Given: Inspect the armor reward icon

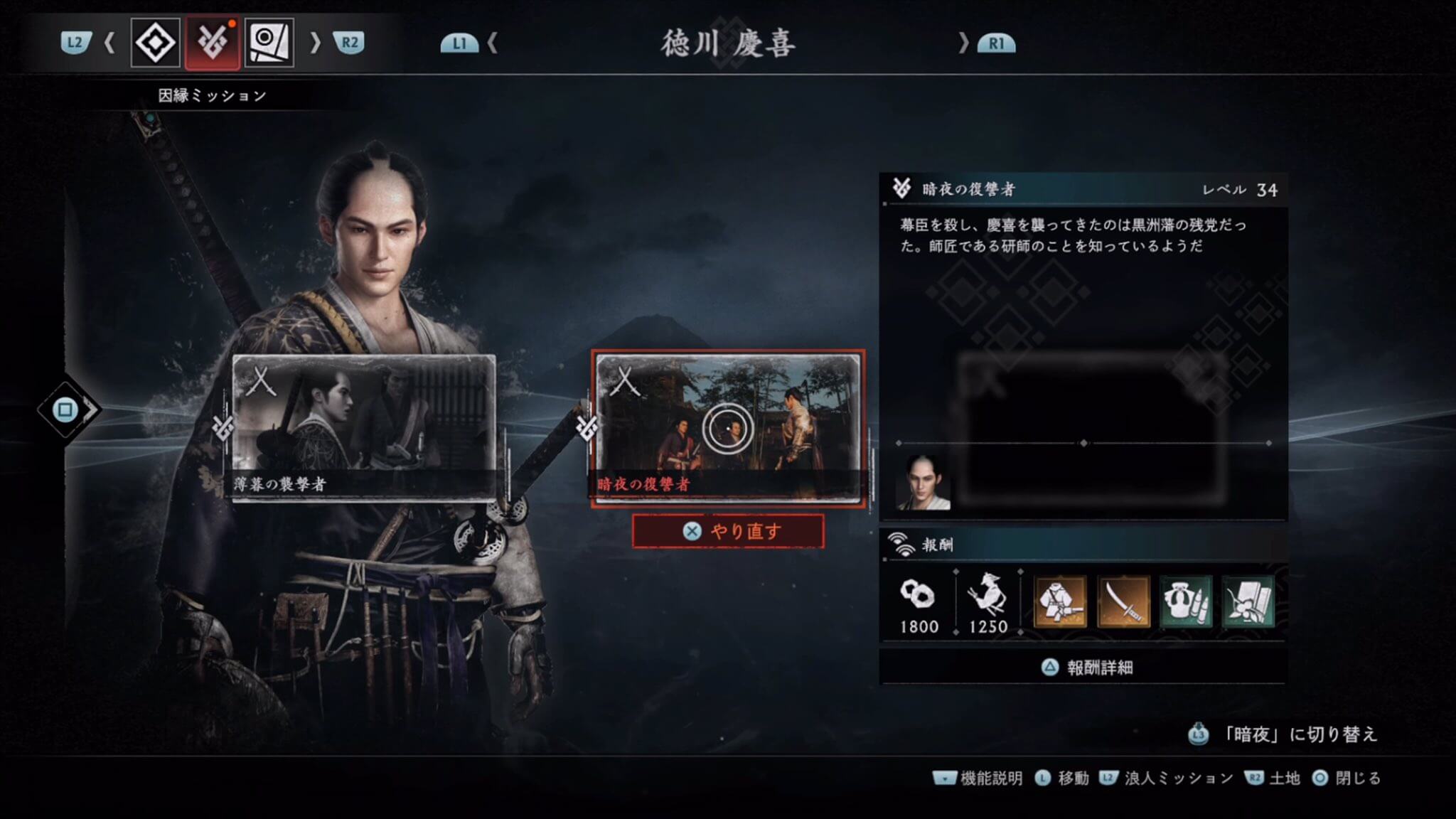Looking at the screenshot, I should click(x=1060, y=601).
